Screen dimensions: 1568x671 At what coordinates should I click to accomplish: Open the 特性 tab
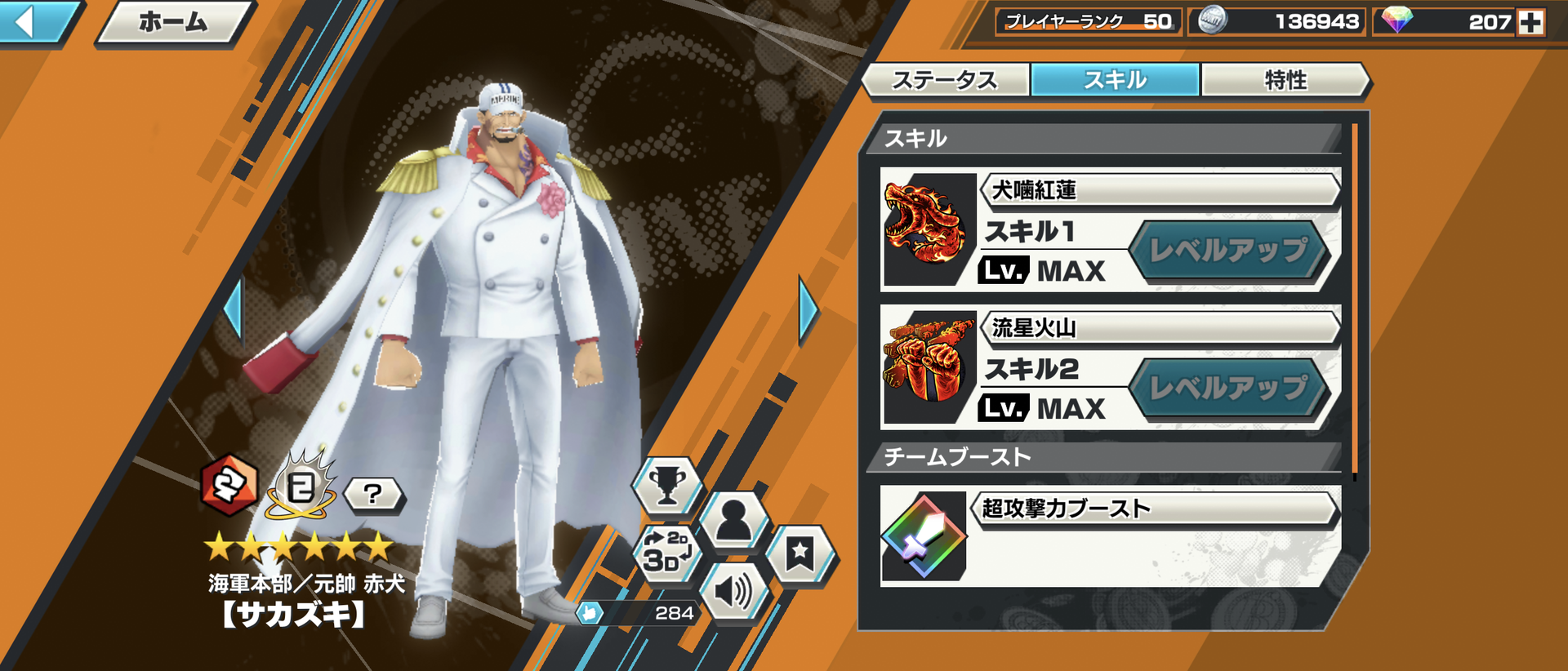coord(1285,80)
